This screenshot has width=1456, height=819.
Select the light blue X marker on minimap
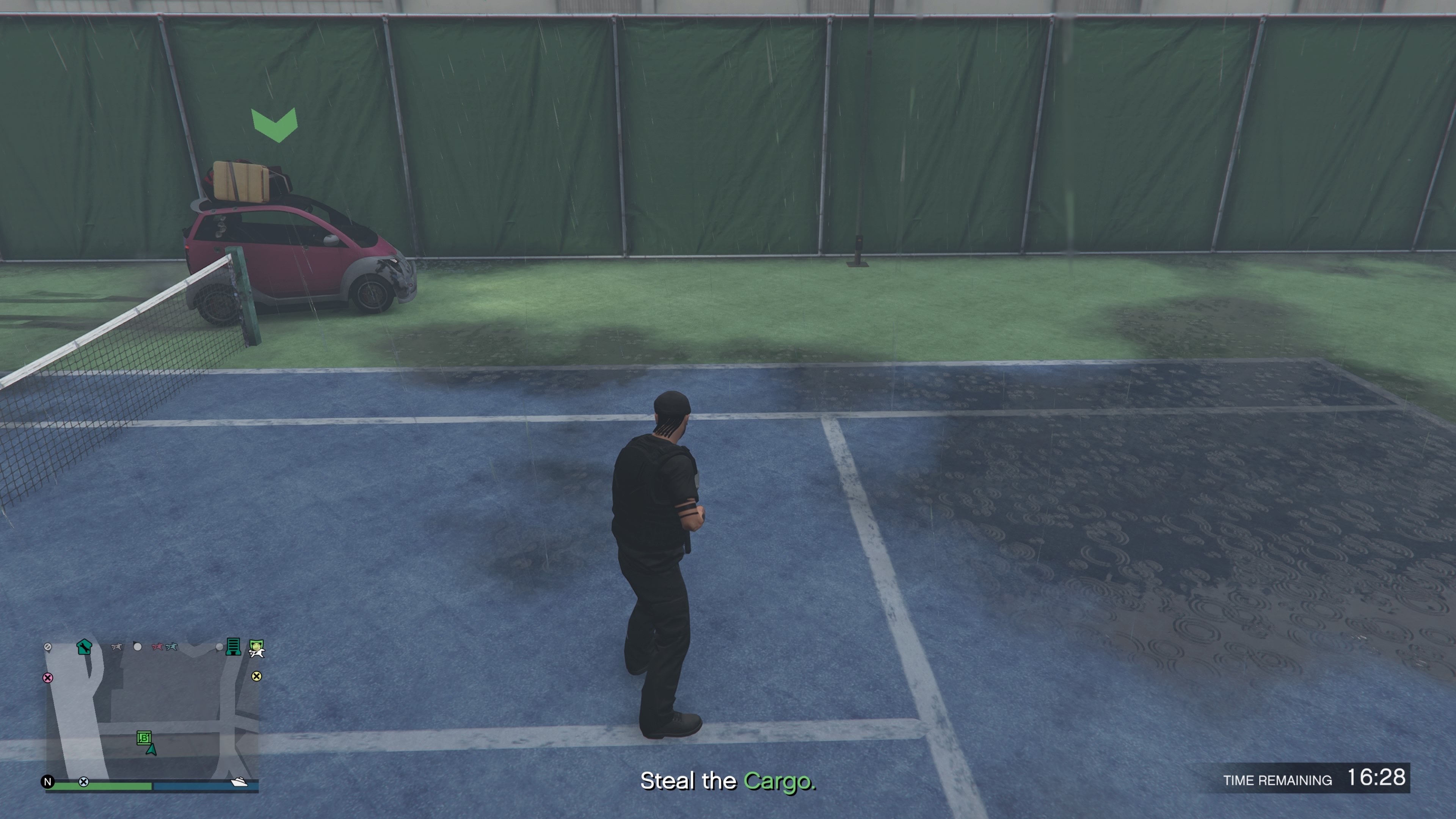point(84,782)
